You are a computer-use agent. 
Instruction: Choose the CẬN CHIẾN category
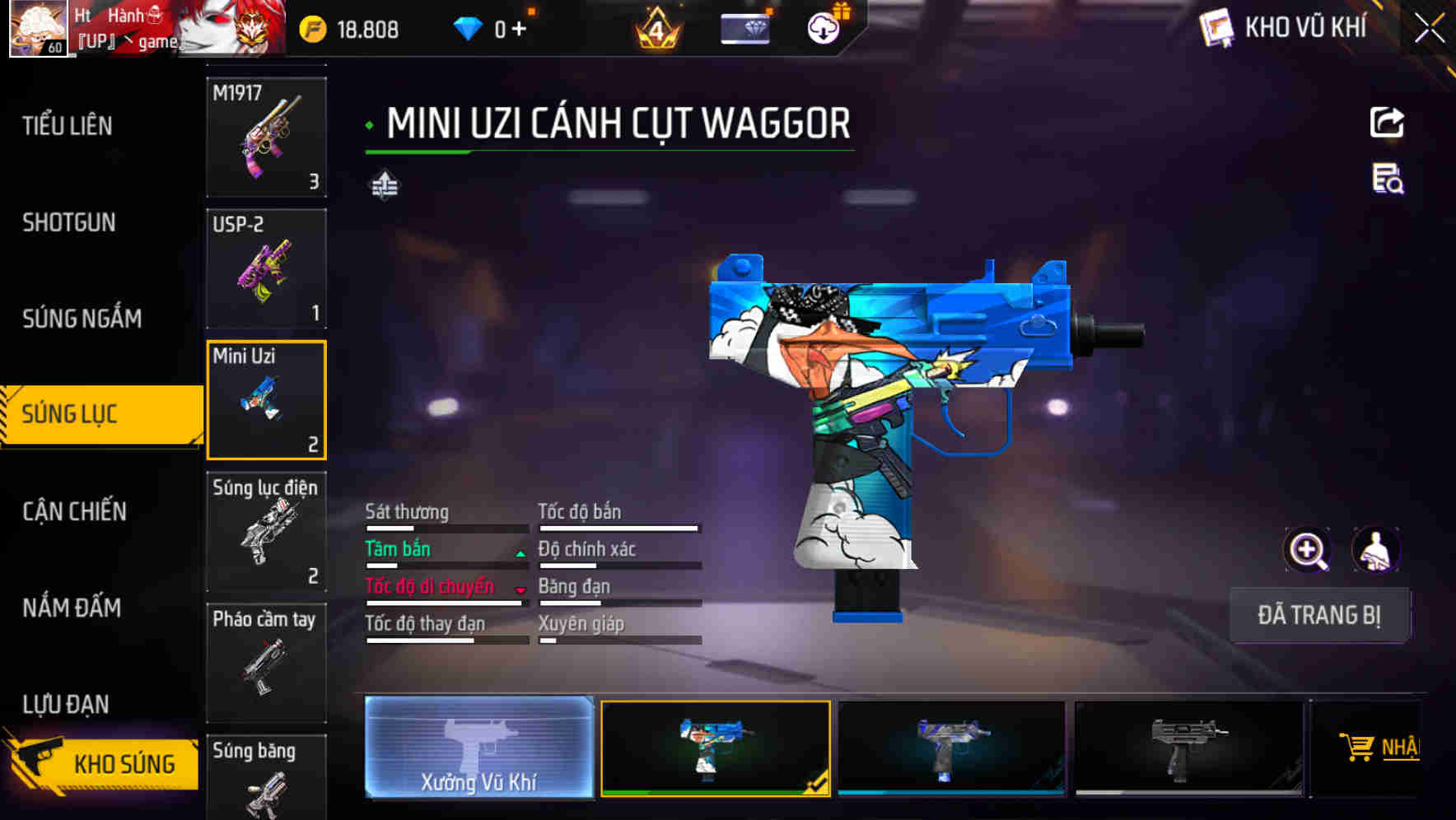click(x=74, y=511)
